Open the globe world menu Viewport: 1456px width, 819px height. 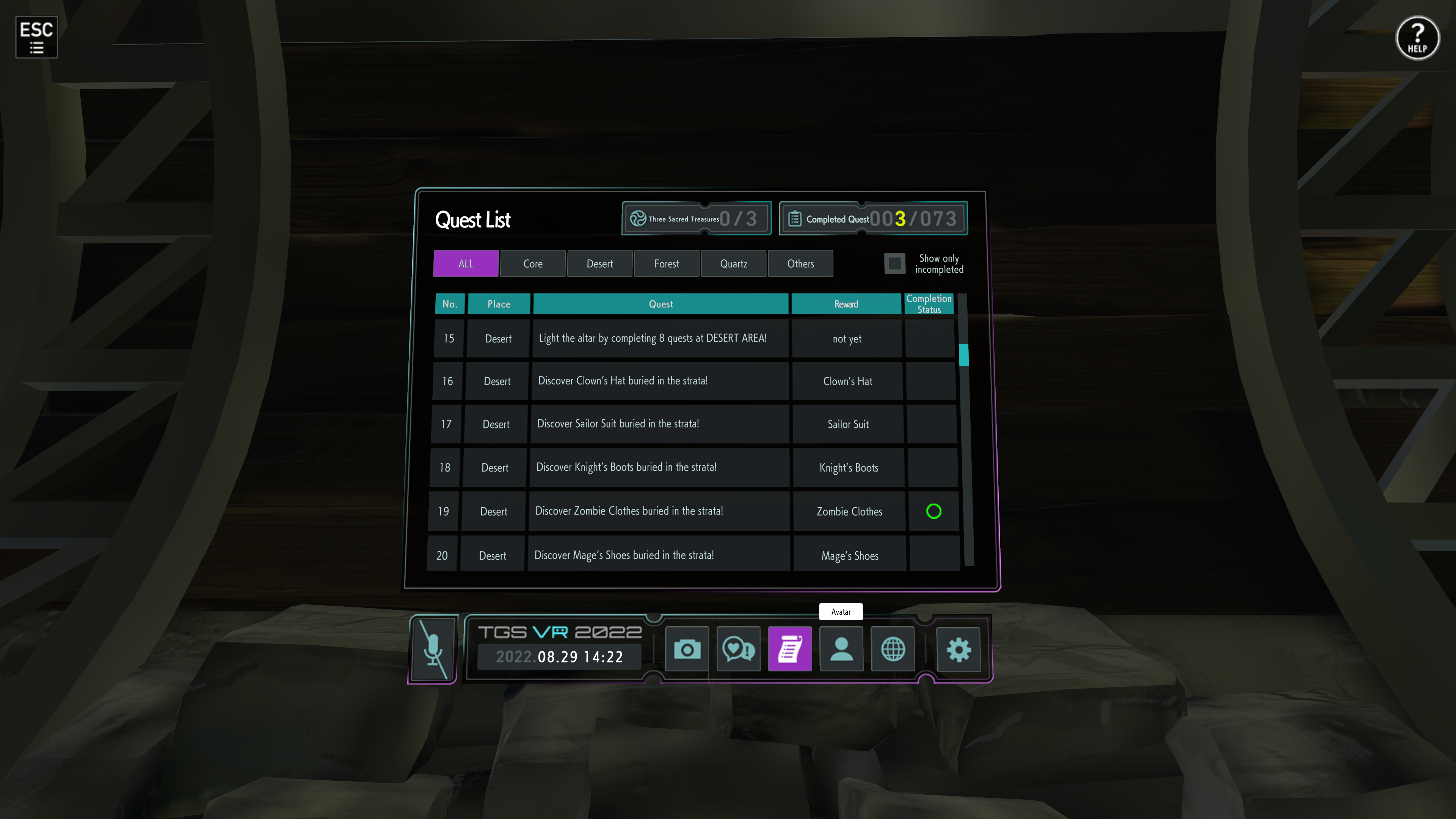point(893,649)
